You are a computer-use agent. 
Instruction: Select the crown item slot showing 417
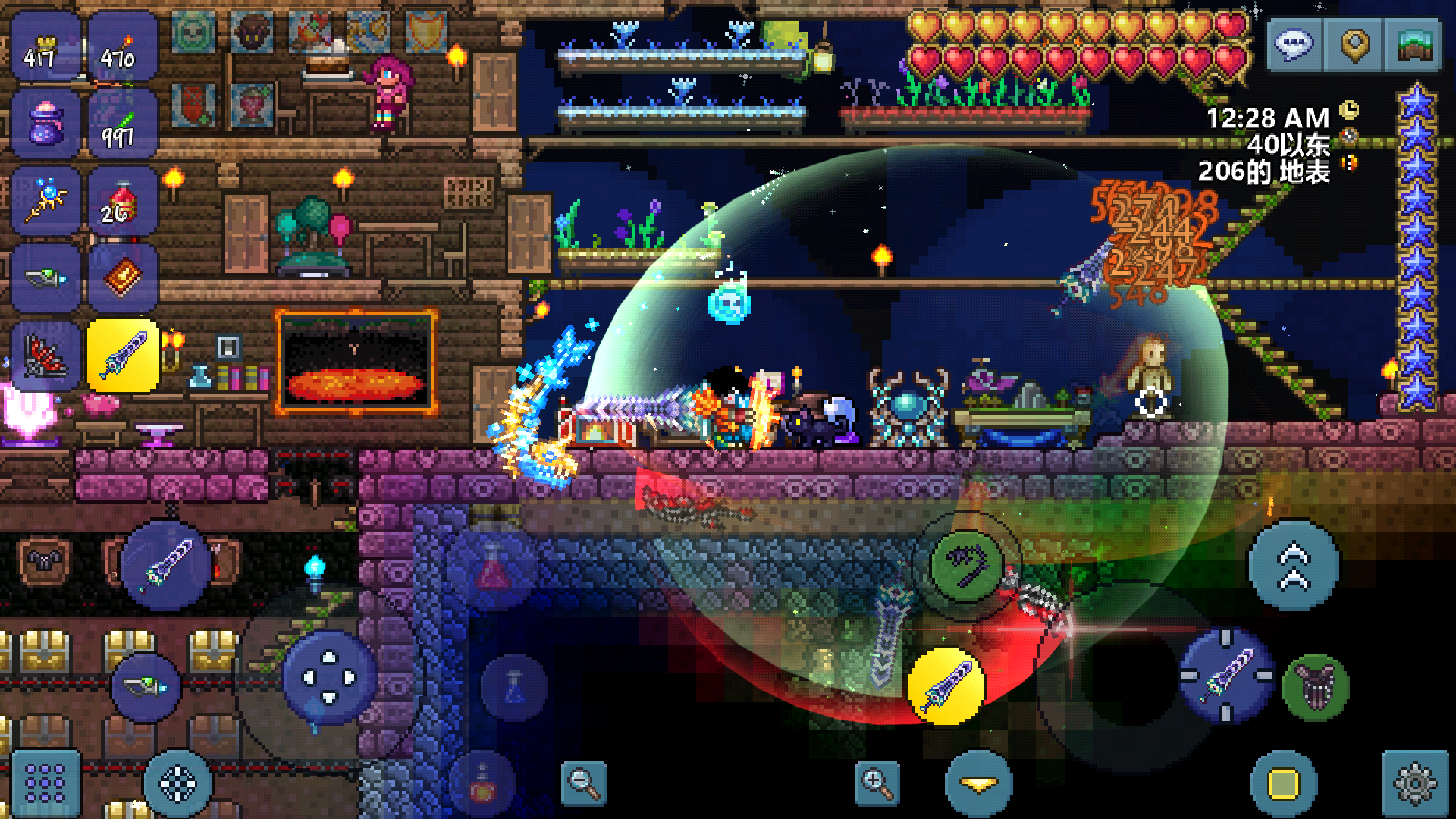45,47
